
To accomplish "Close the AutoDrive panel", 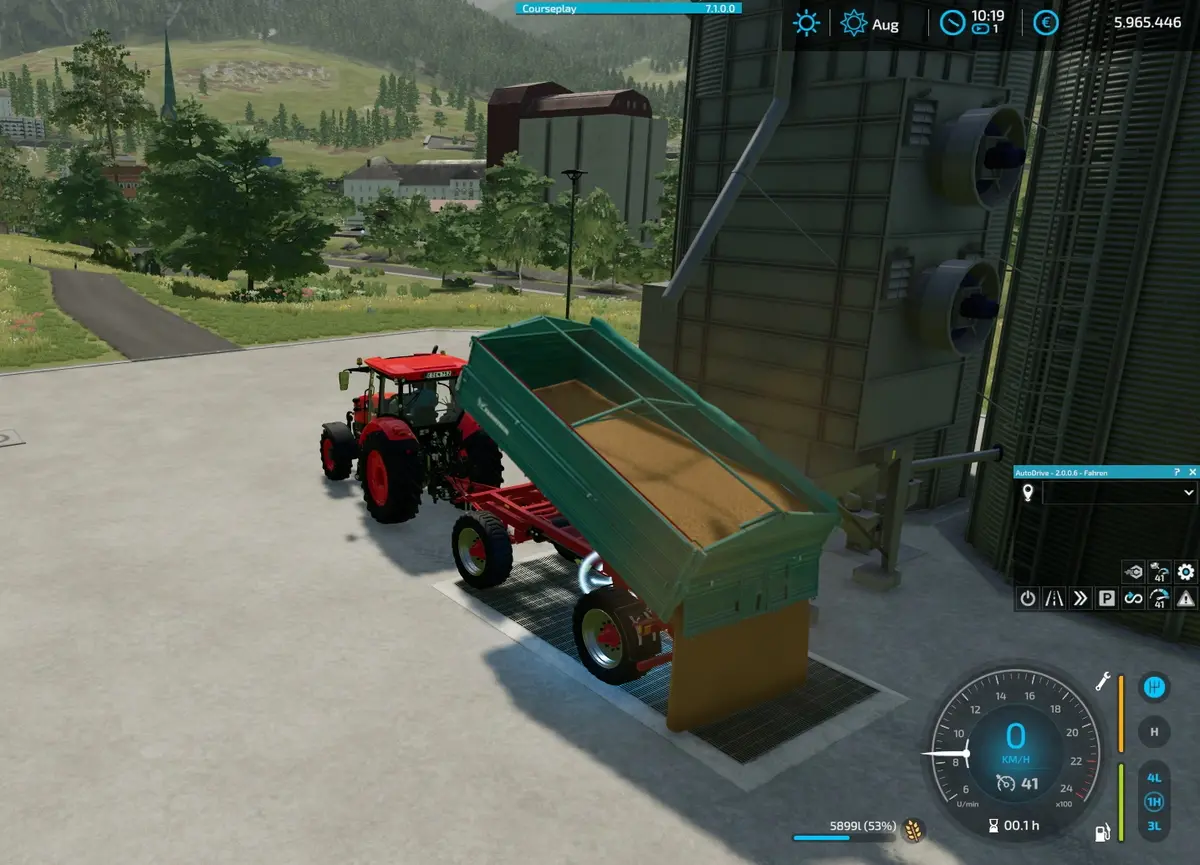I will click(x=1192, y=471).
